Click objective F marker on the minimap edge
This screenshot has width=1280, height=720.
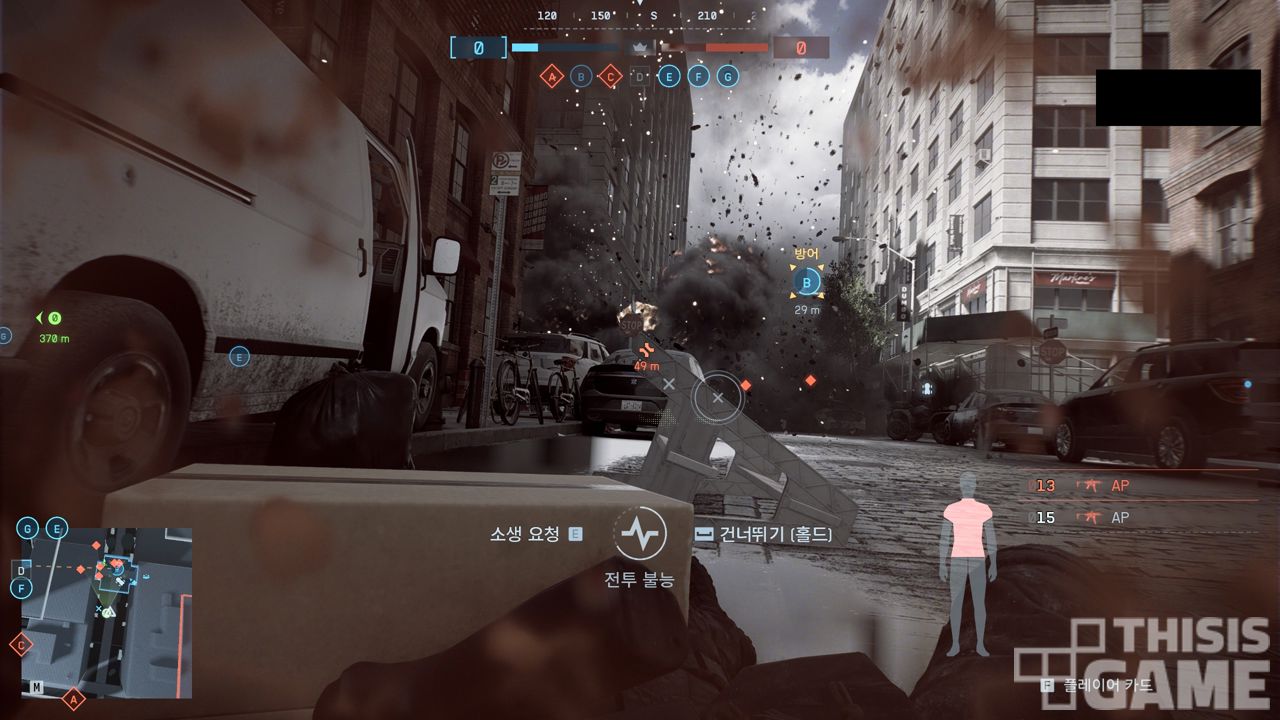(x=21, y=589)
